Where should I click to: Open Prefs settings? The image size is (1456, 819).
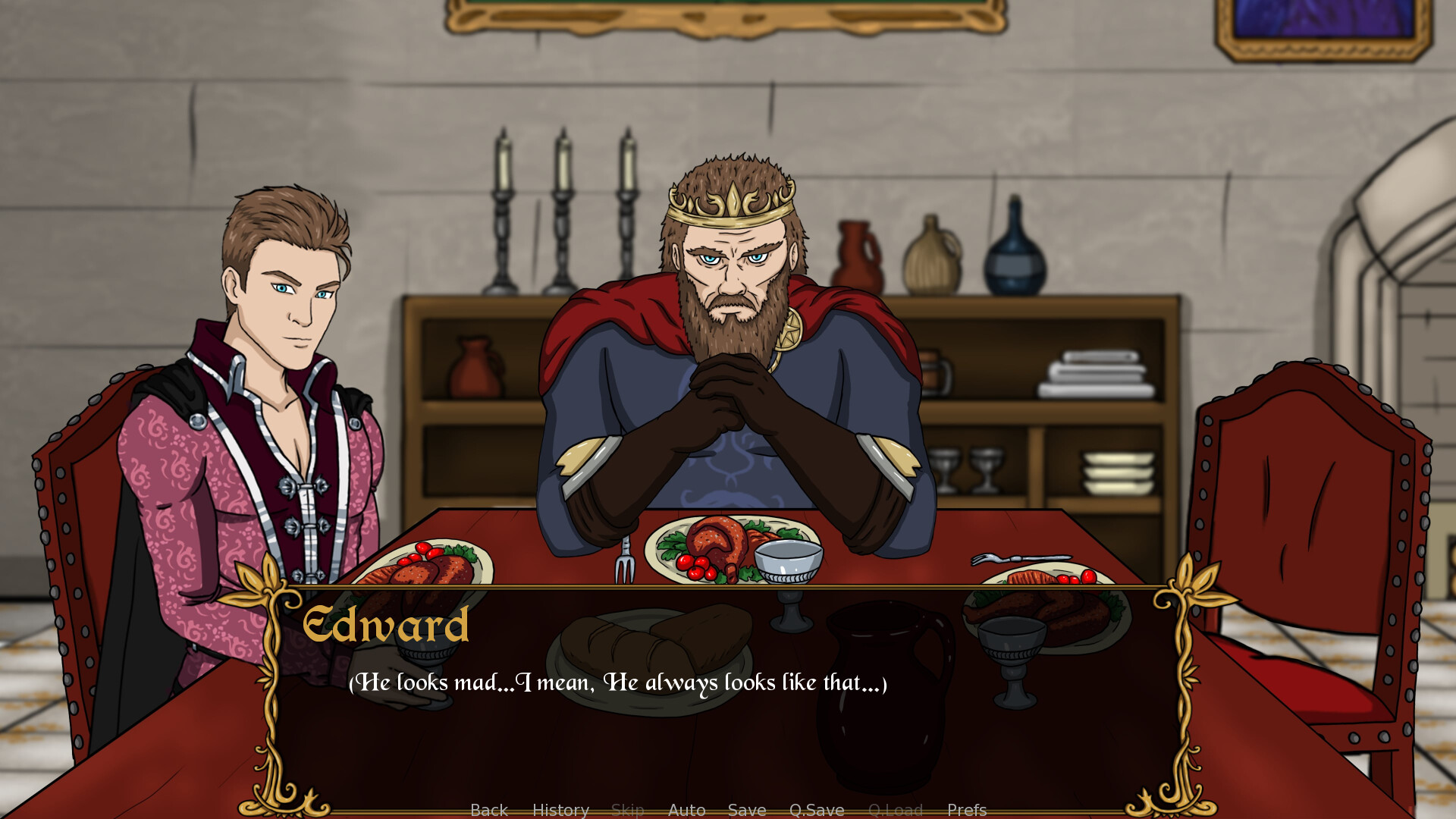click(x=966, y=810)
